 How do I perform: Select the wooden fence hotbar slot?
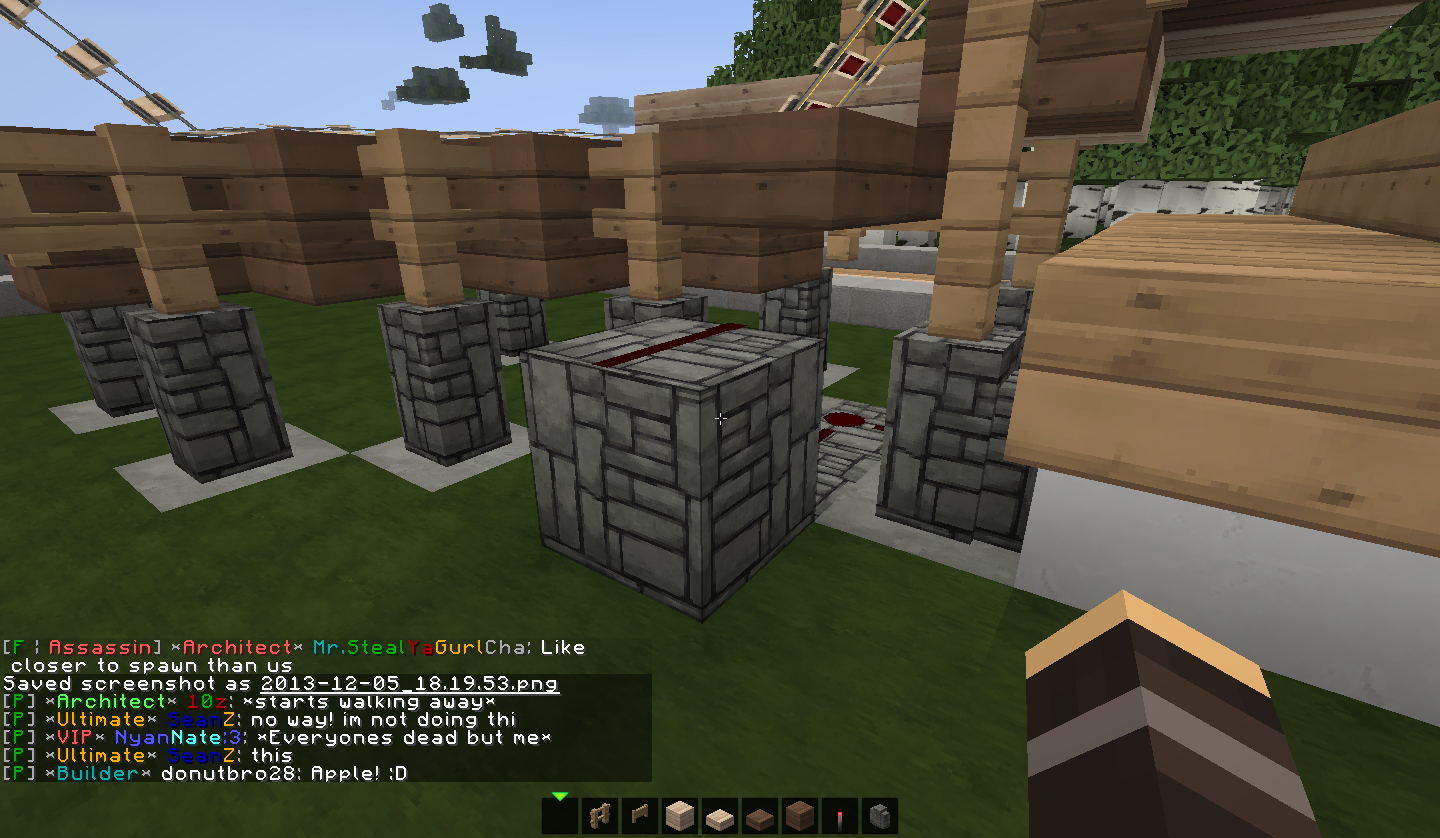coord(600,816)
